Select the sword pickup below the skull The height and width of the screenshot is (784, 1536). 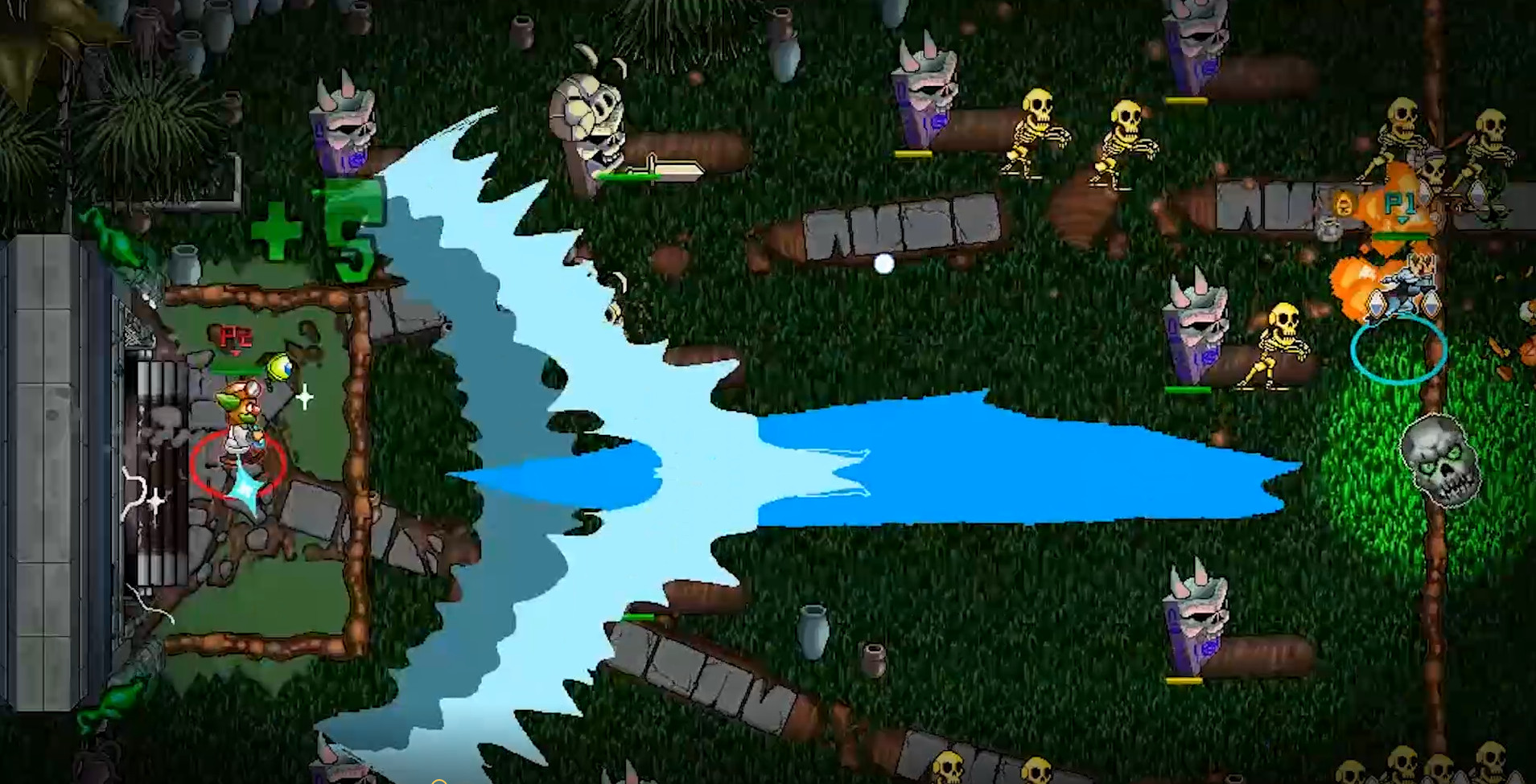point(660,169)
